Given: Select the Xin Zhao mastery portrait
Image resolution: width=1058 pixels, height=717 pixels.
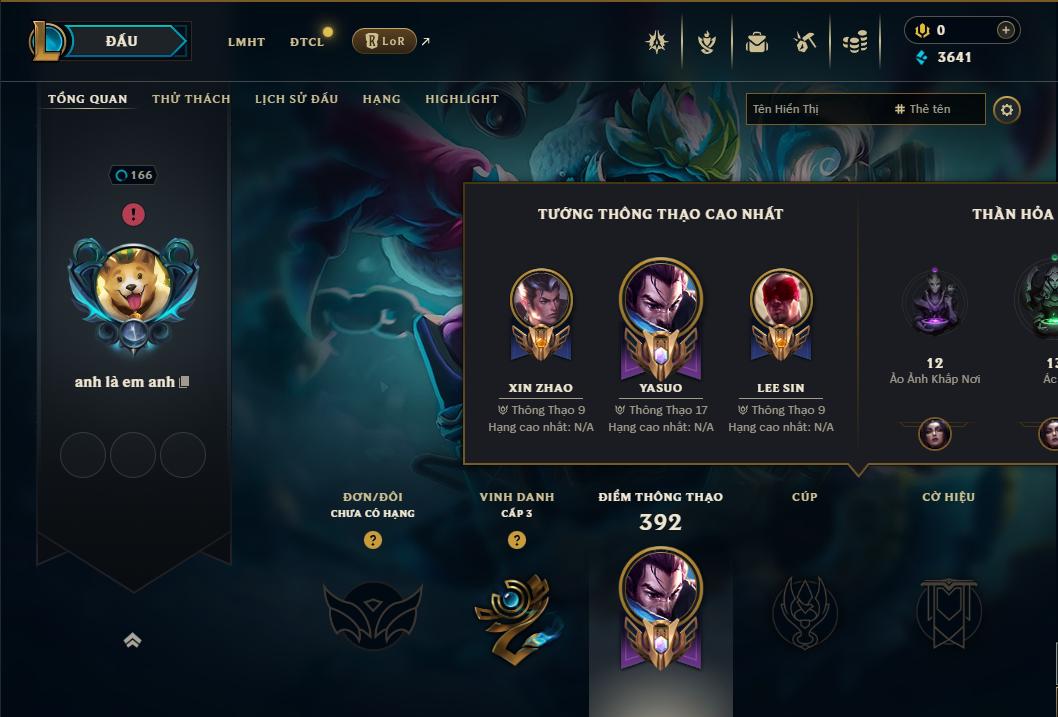Looking at the screenshot, I should click(541, 300).
